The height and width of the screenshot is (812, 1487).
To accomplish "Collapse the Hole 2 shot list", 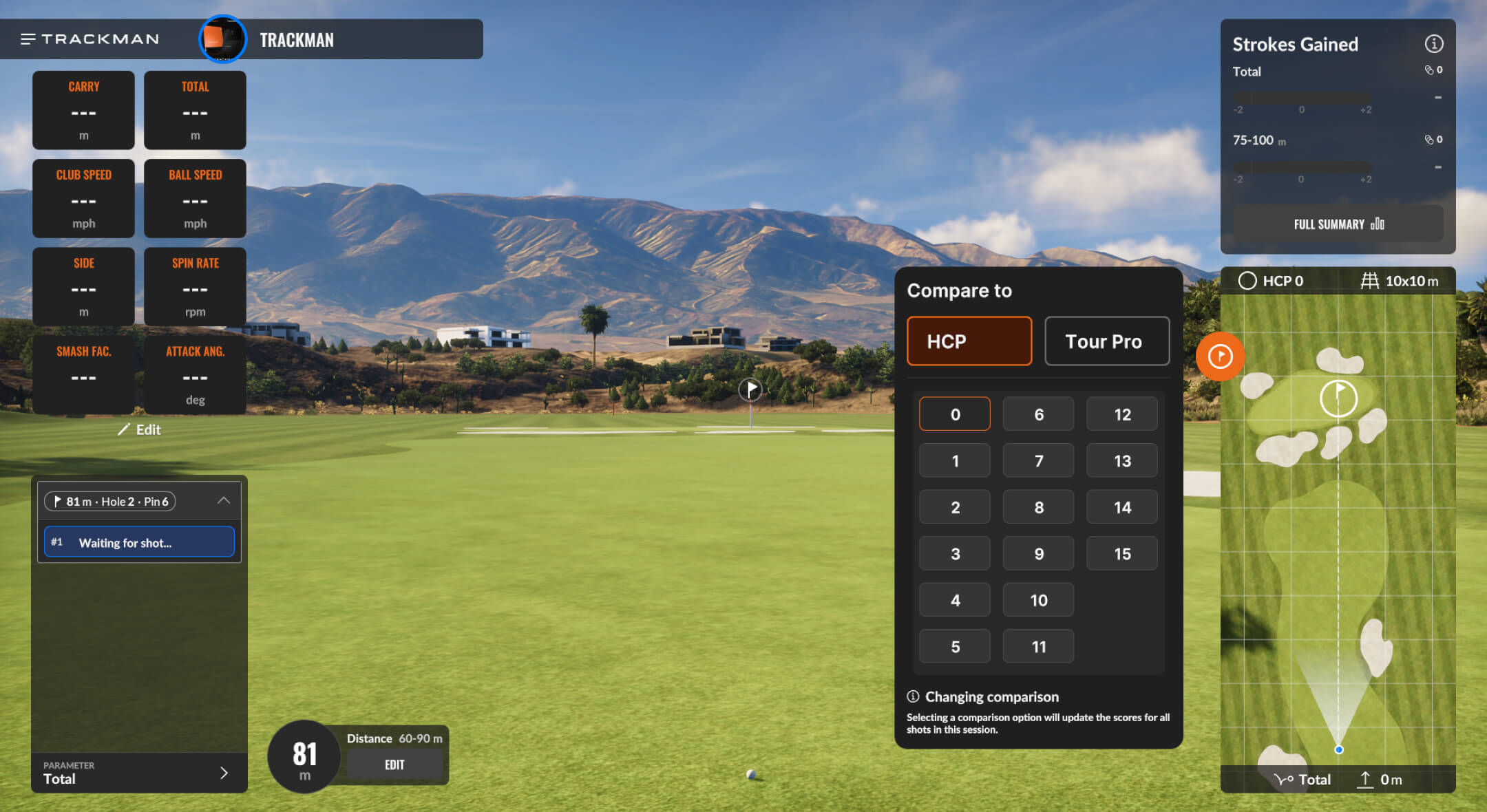I will 224,501.
